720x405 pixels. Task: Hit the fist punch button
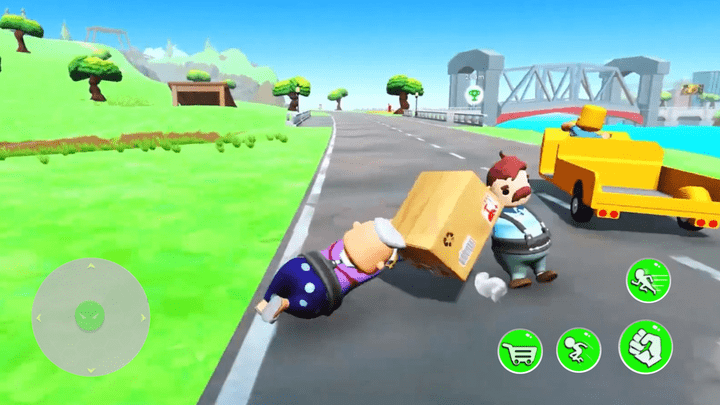click(x=645, y=346)
